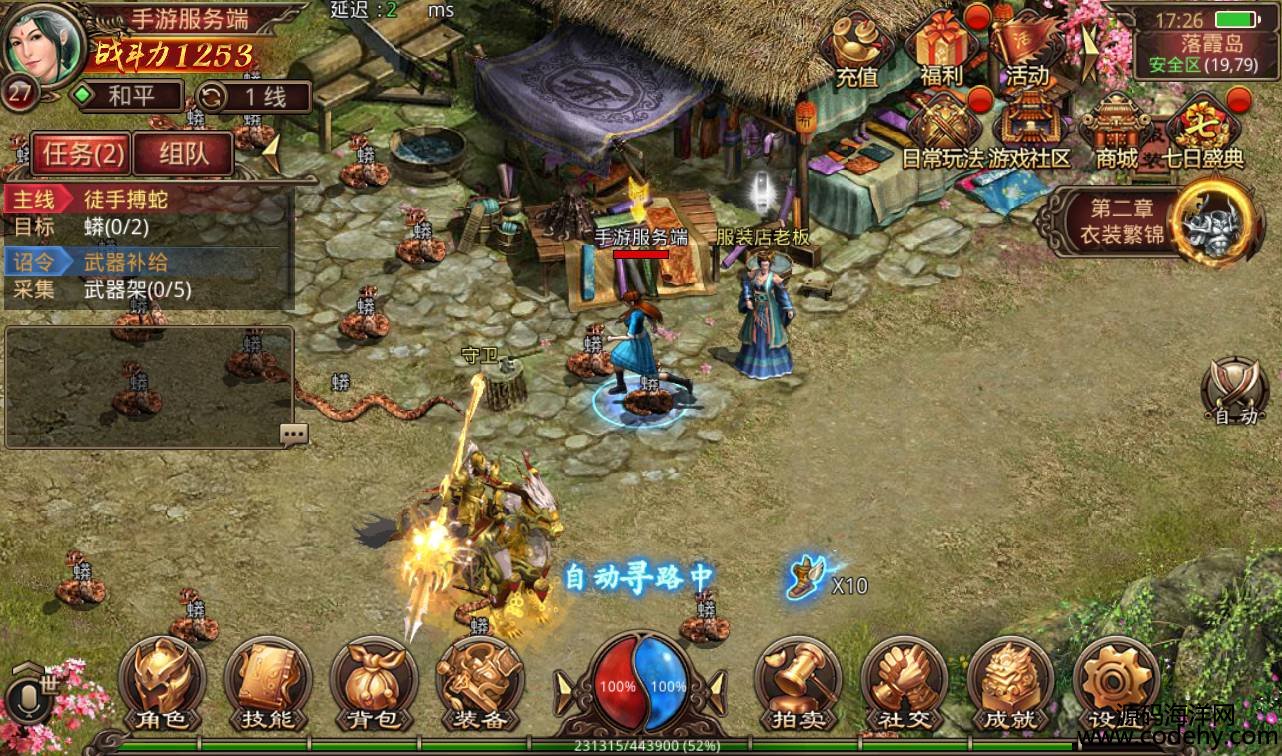Open the 游戏社区 game community
Viewport: 1282px width, 756px height.
click(1029, 132)
